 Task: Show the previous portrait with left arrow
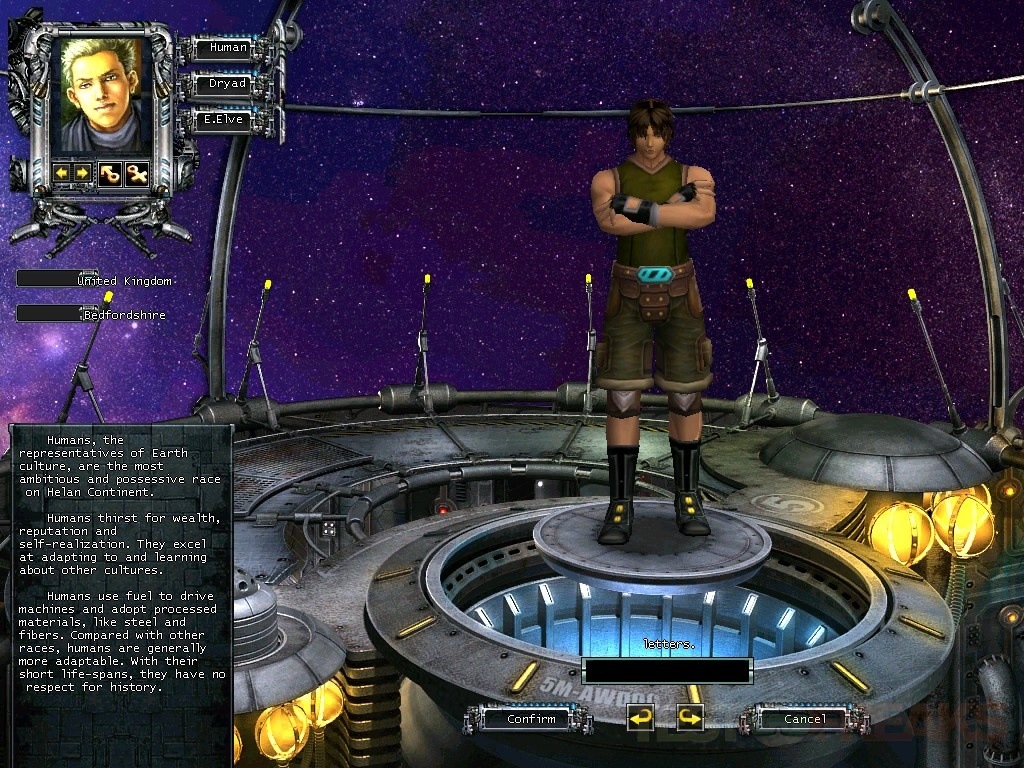[x=63, y=173]
